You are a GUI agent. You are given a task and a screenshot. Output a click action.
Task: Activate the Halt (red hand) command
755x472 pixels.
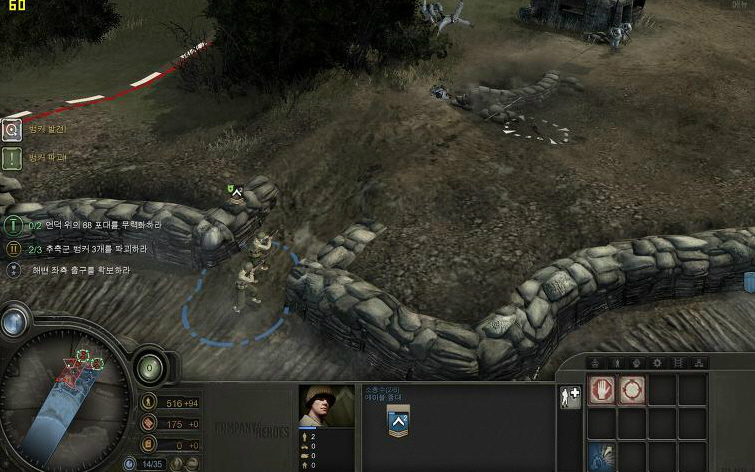point(602,390)
